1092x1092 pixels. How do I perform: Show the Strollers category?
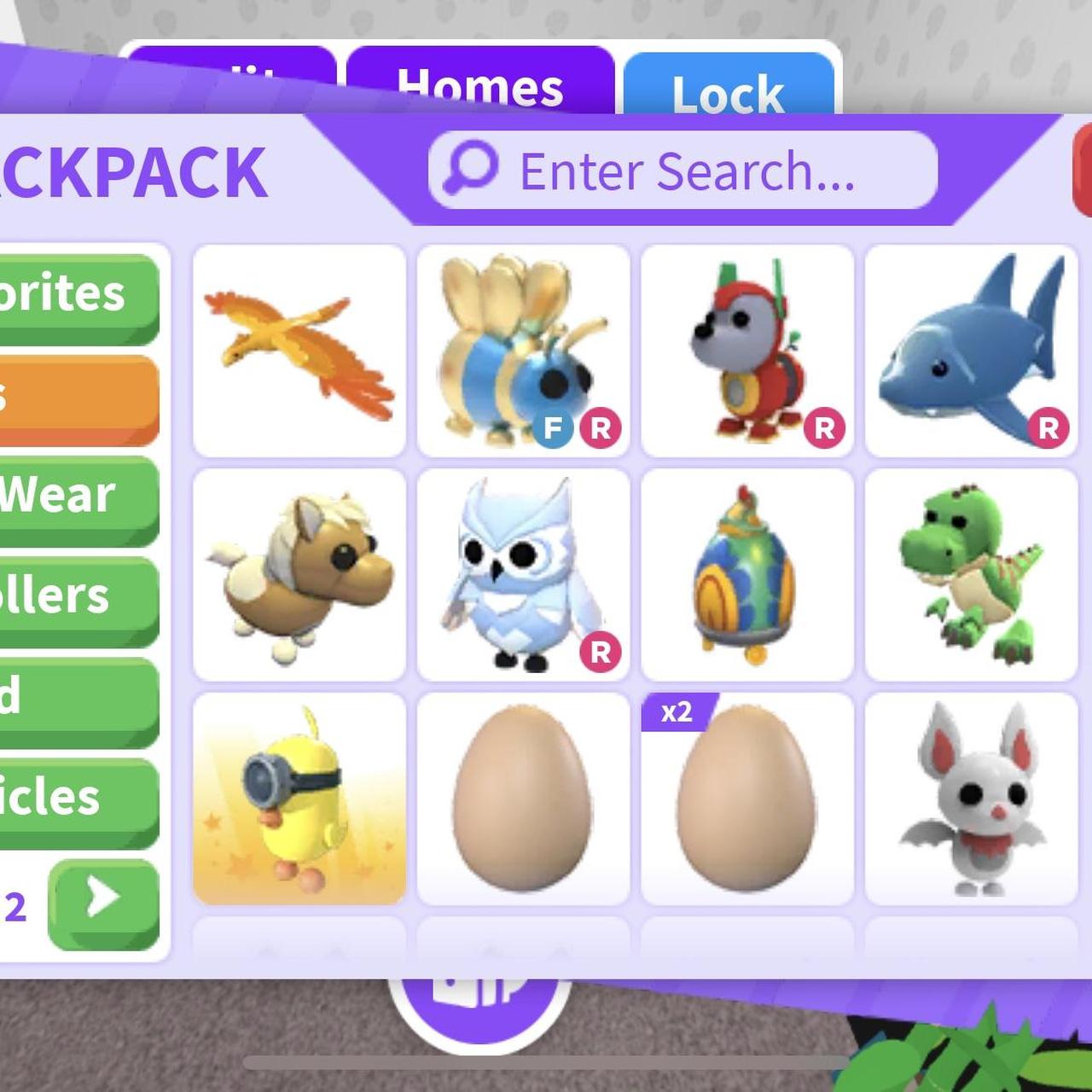click(77, 599)
